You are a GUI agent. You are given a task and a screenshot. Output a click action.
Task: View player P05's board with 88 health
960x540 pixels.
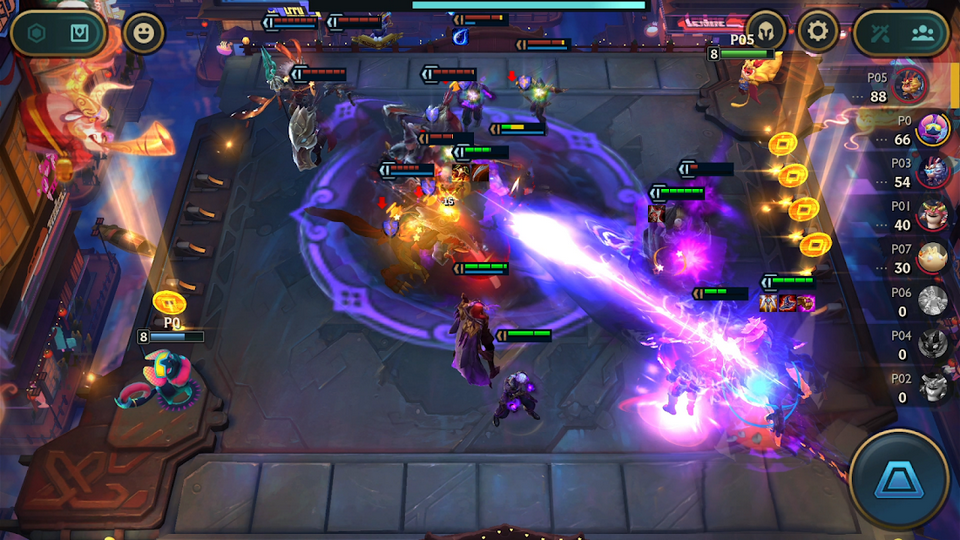(x=910, y=86)
